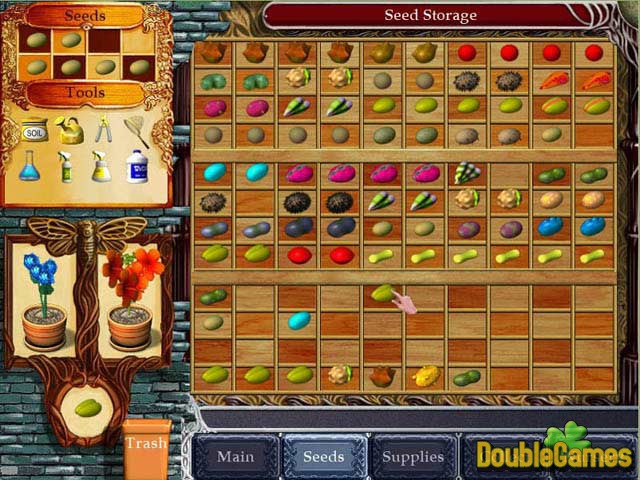Select the Seeds tab
This screenshot has width=640, height=480.
[323, 457]
